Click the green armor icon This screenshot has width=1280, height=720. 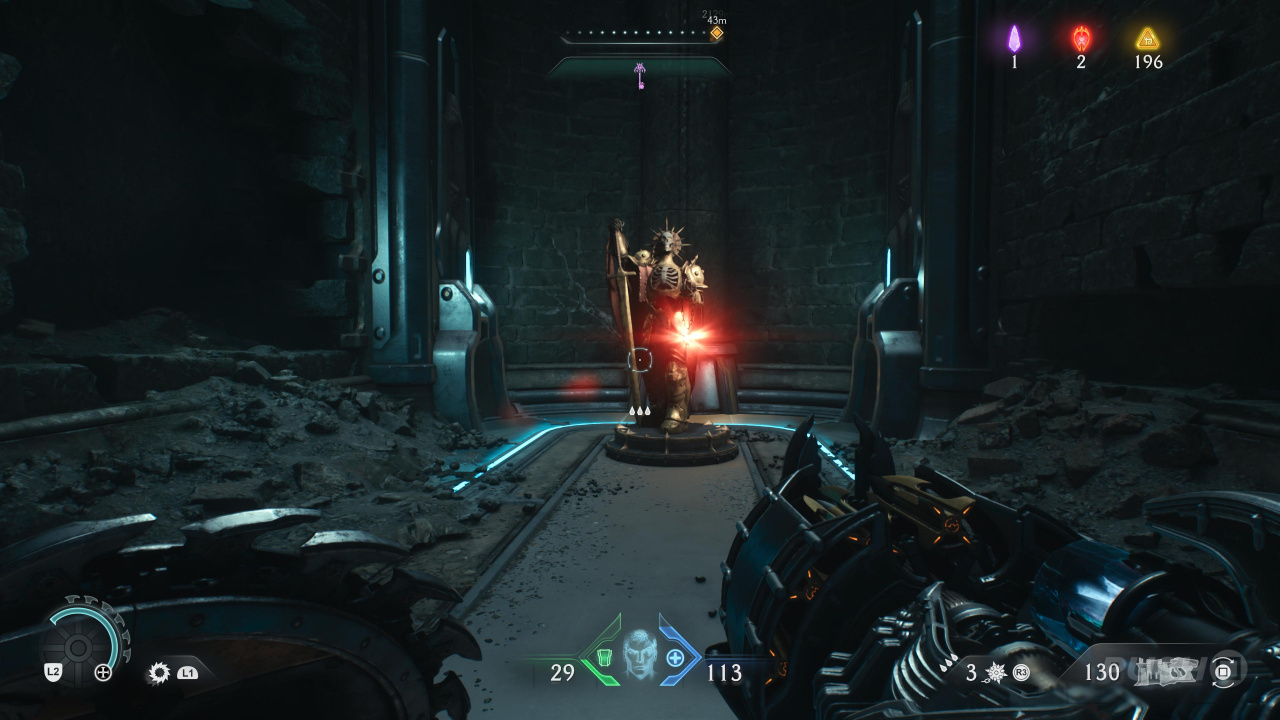point(604,657)
